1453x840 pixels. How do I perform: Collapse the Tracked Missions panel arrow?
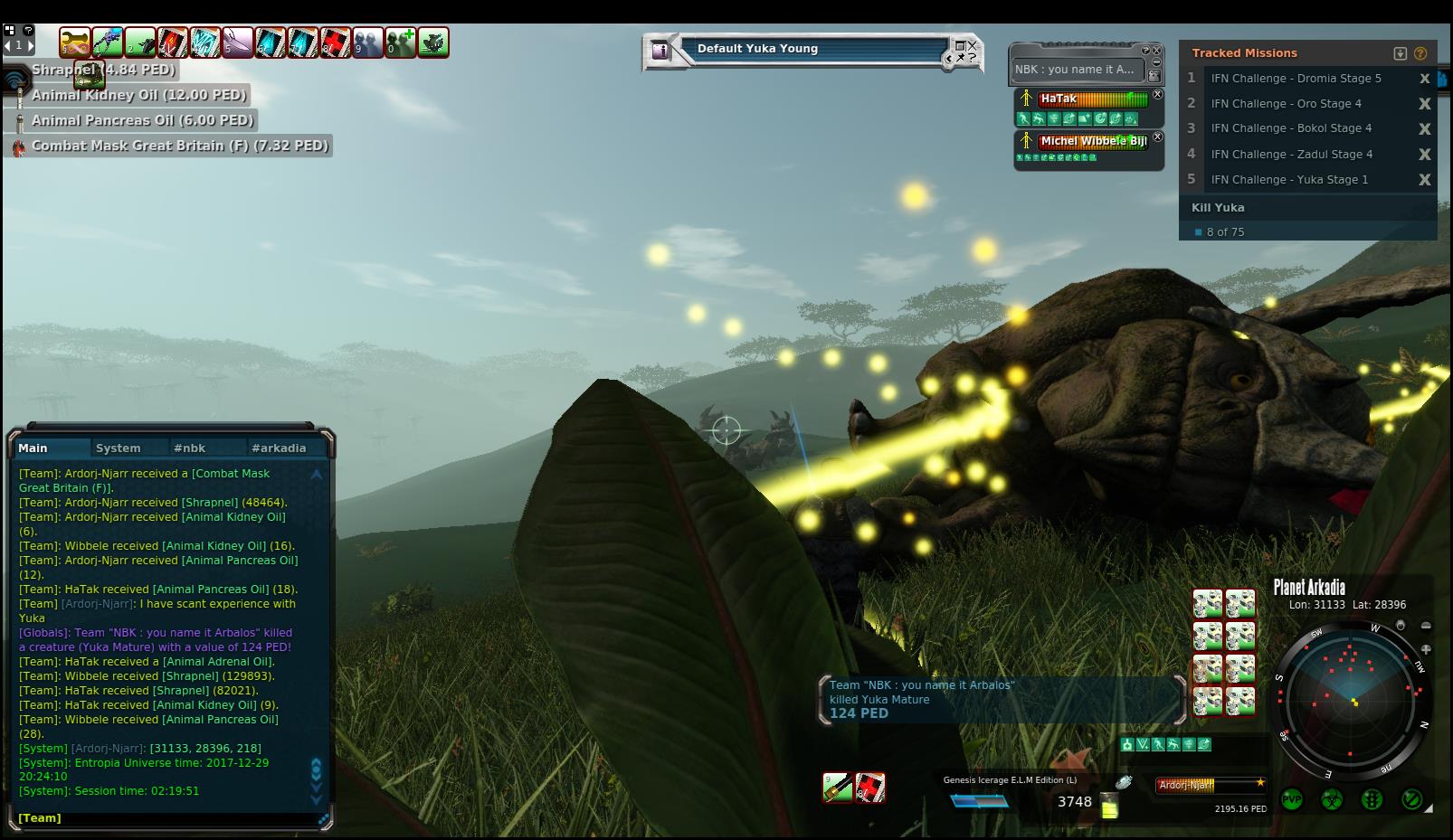click(x=1401, y=53)
